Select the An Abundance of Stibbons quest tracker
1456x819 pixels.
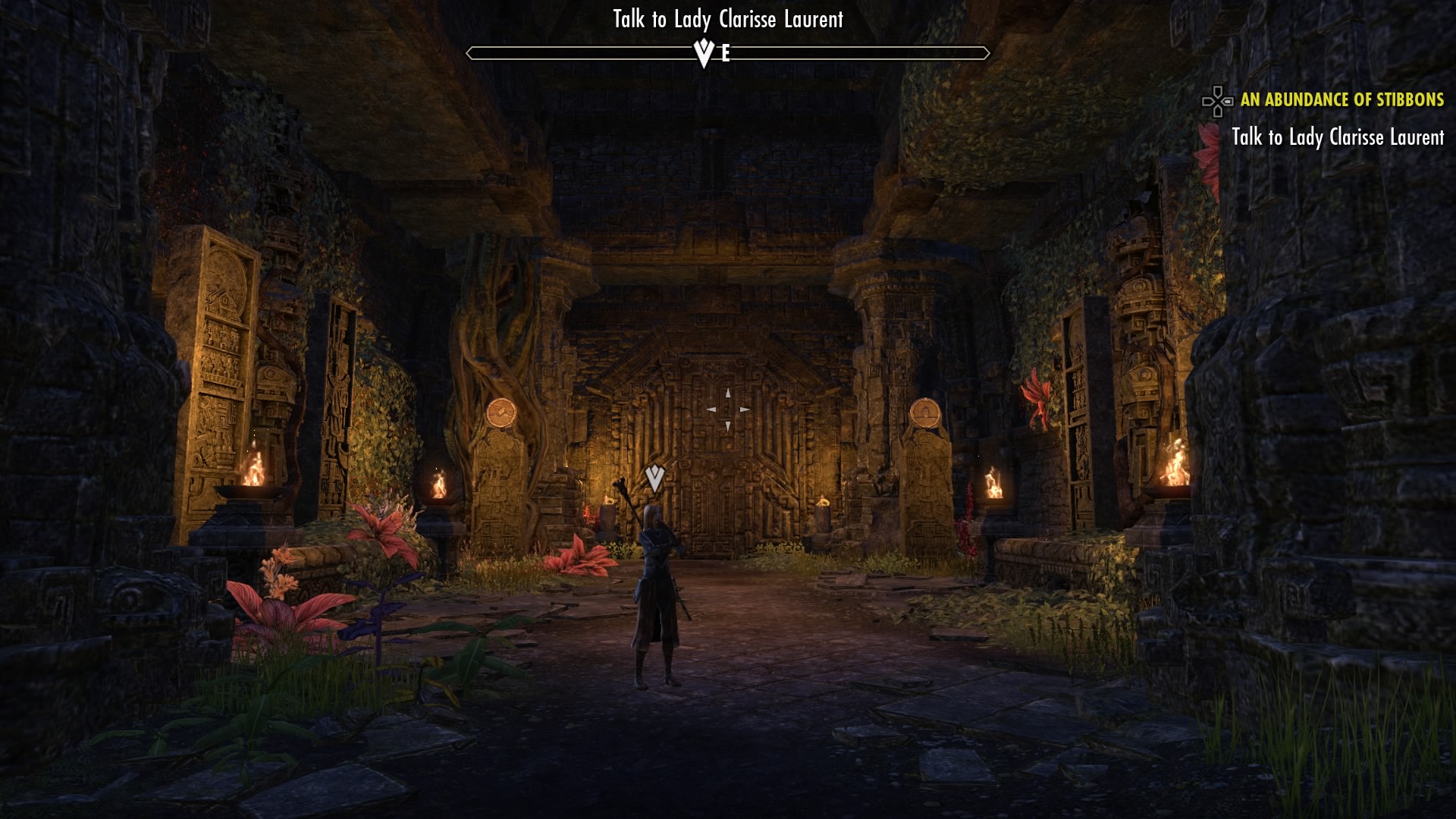tap(1341, 100)
